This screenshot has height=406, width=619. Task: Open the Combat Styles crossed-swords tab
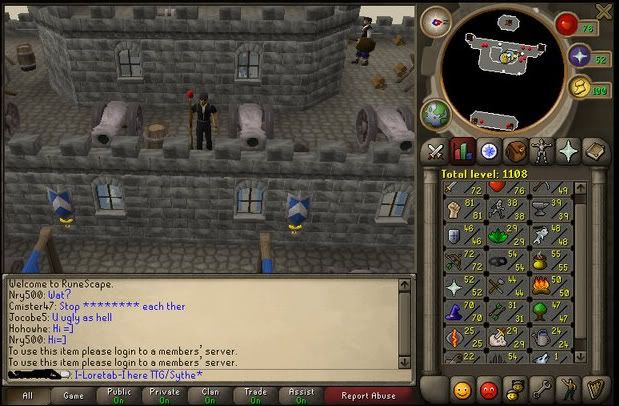436,151
